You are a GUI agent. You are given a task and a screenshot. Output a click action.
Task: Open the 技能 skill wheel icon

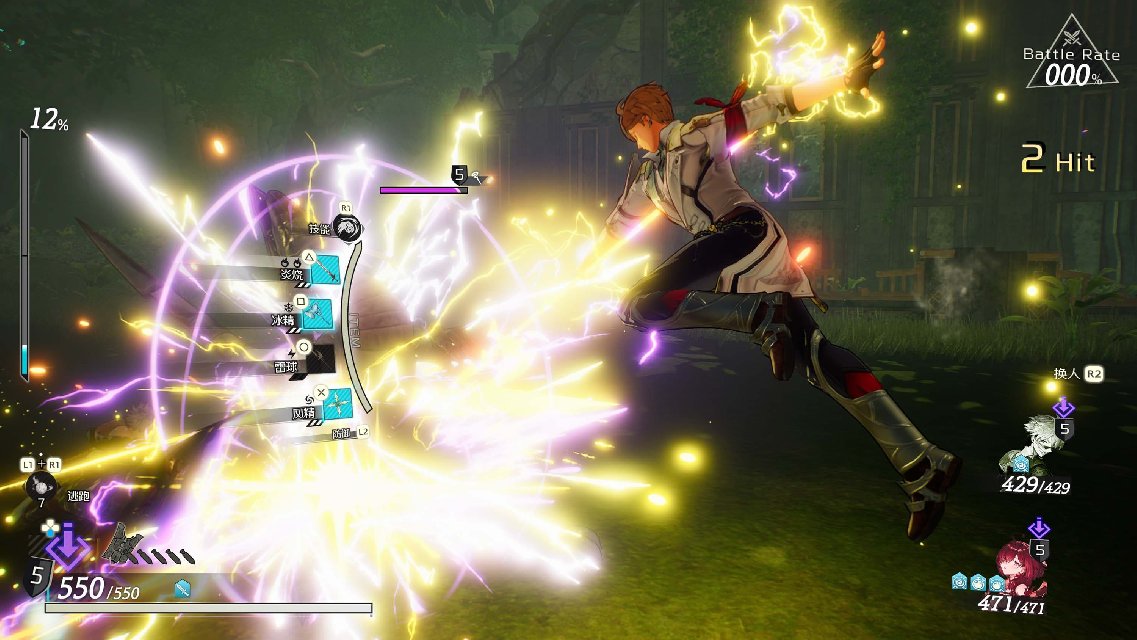347,229
